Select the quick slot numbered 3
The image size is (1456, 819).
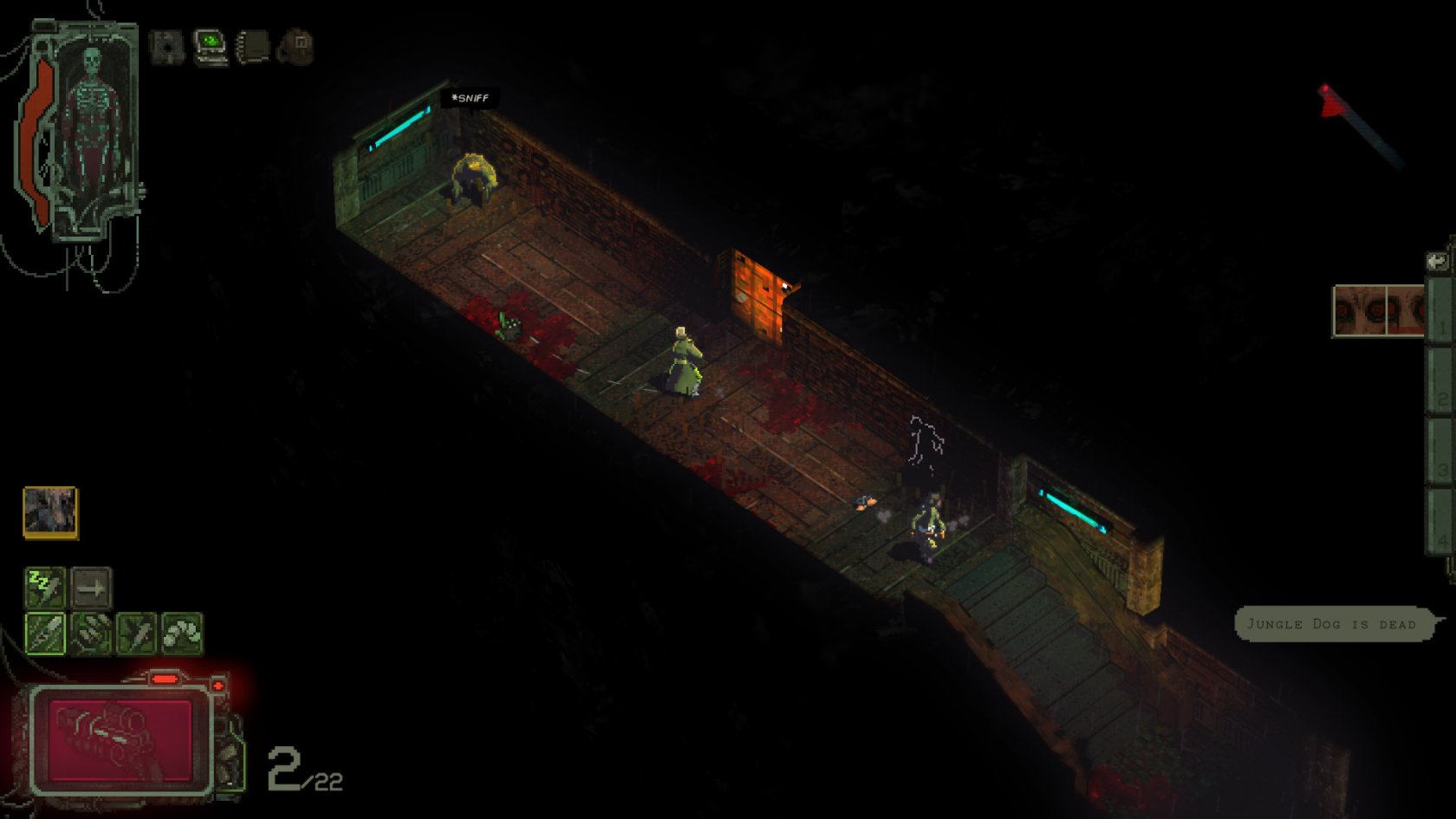point(1439,453)
